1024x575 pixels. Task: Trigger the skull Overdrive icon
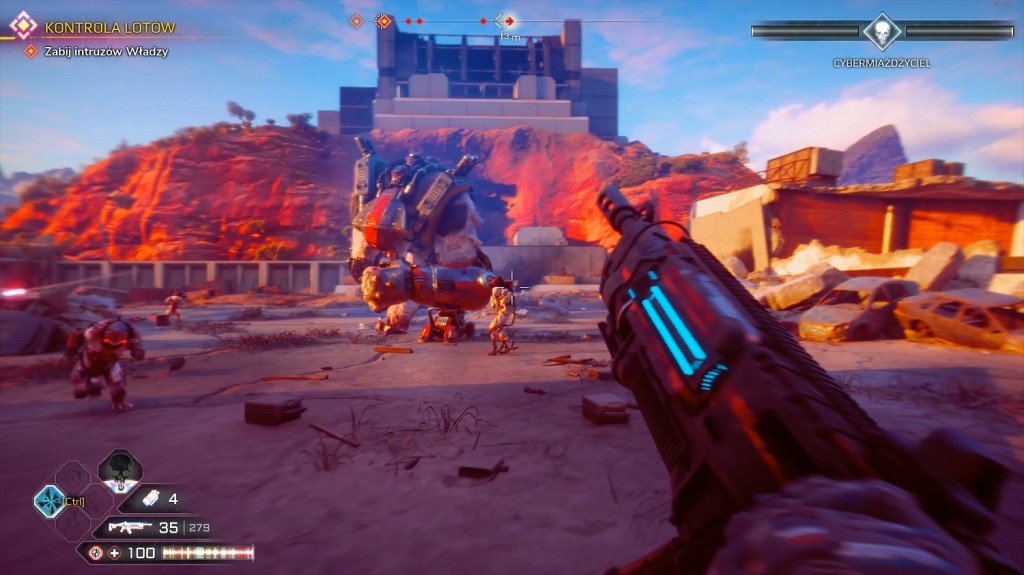[119, 470]
